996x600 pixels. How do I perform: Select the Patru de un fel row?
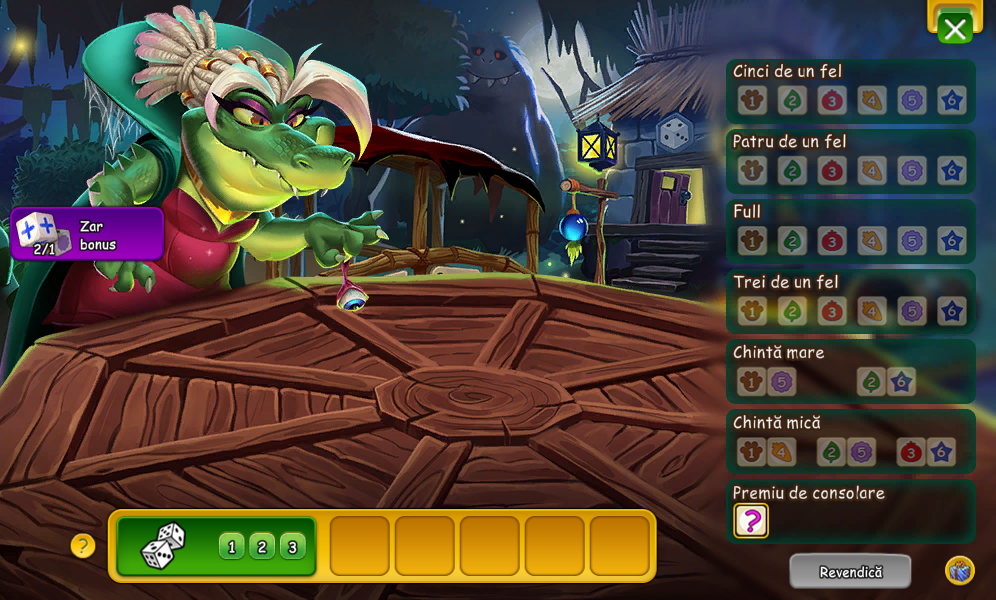tap(850, 160)
